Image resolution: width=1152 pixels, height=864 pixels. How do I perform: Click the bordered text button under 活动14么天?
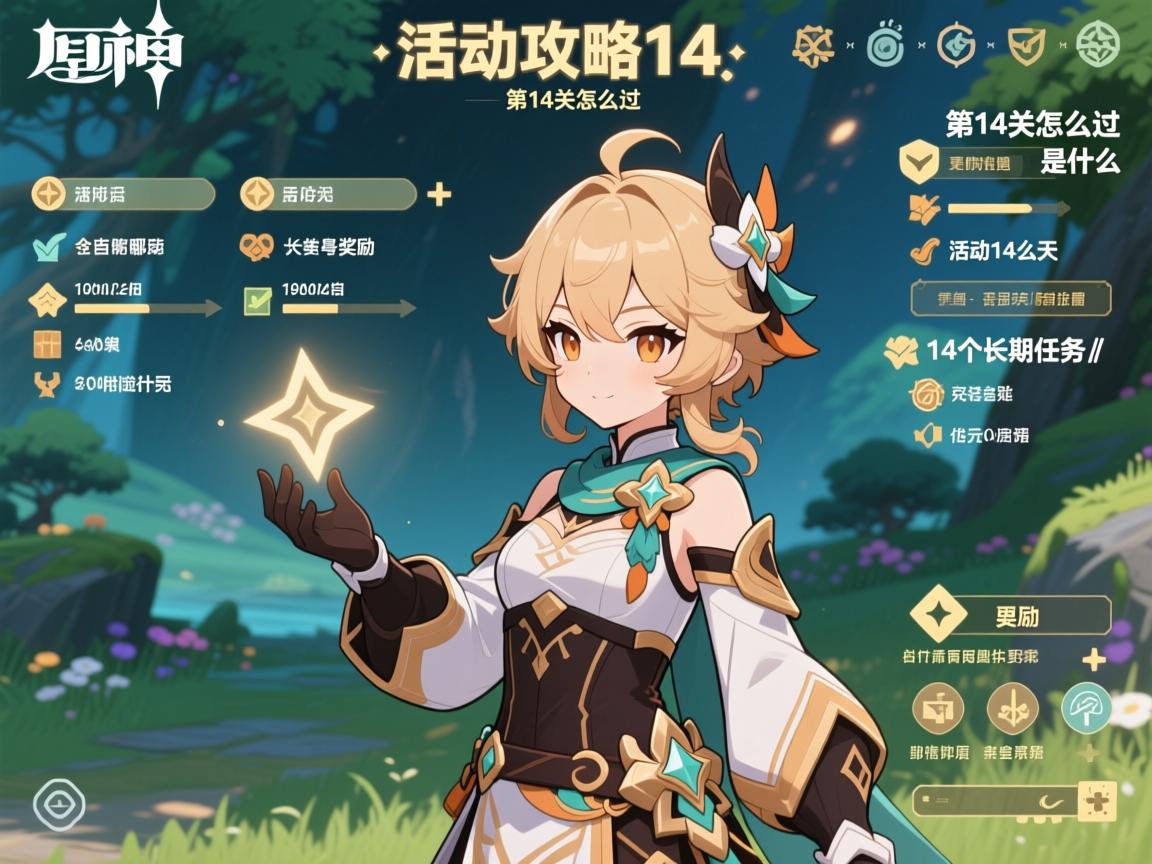(1012, 298)
